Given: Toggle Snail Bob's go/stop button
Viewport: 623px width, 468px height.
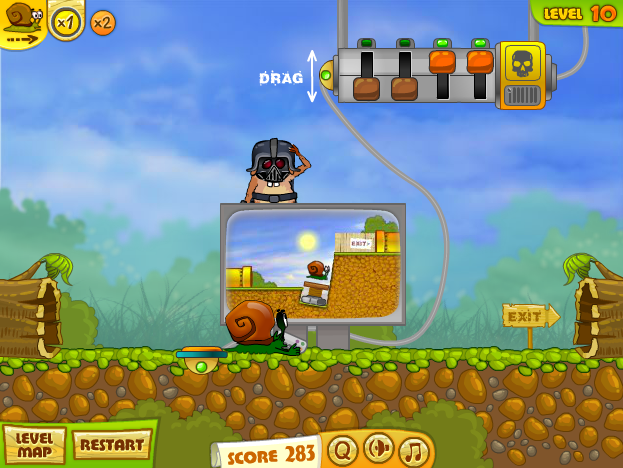Looking at the screenshot, I should click(x=22, y=20).
